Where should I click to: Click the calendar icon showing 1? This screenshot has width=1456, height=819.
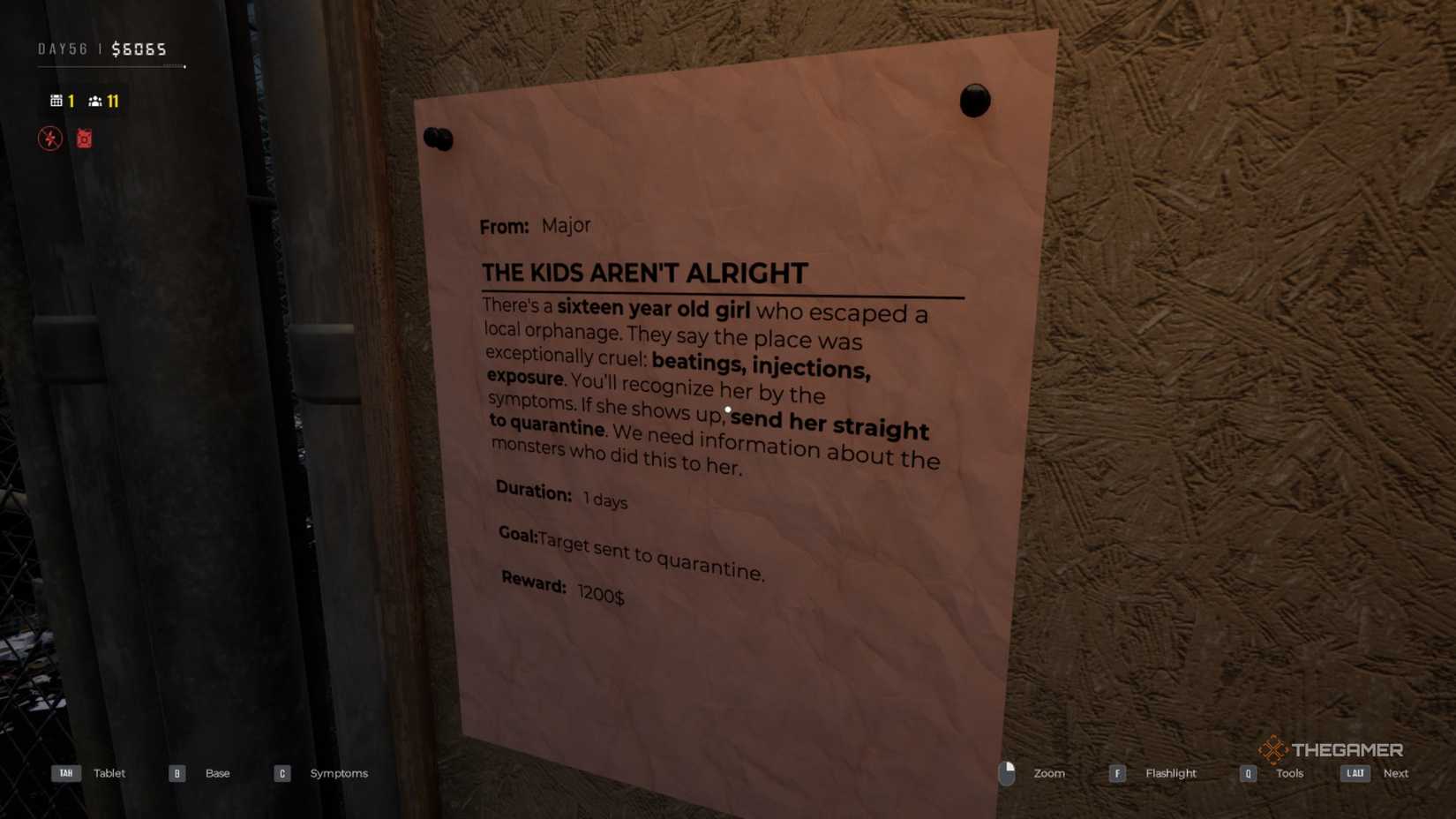(56, 100)
